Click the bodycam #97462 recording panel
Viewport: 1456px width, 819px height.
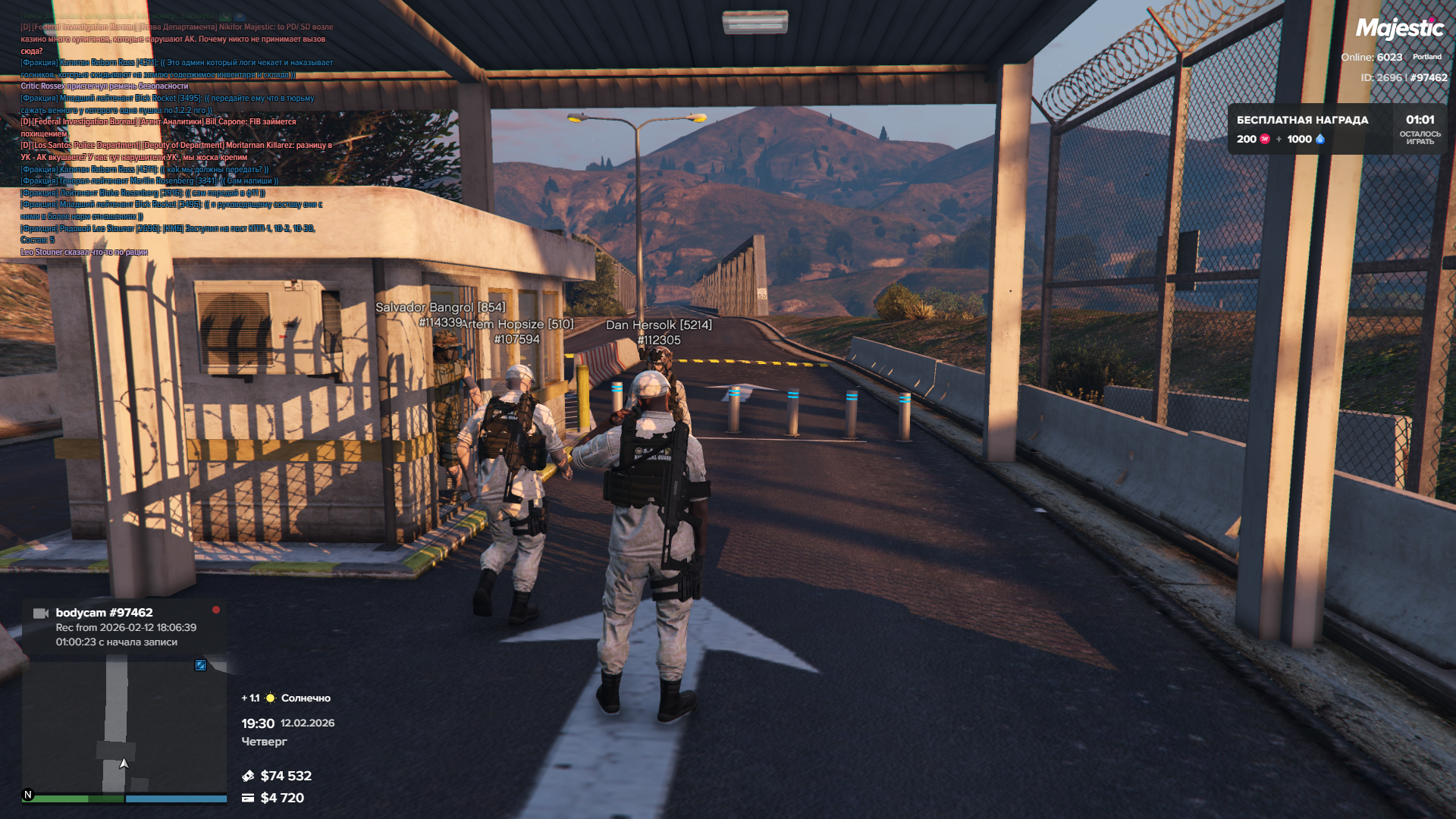click(125, 626)
